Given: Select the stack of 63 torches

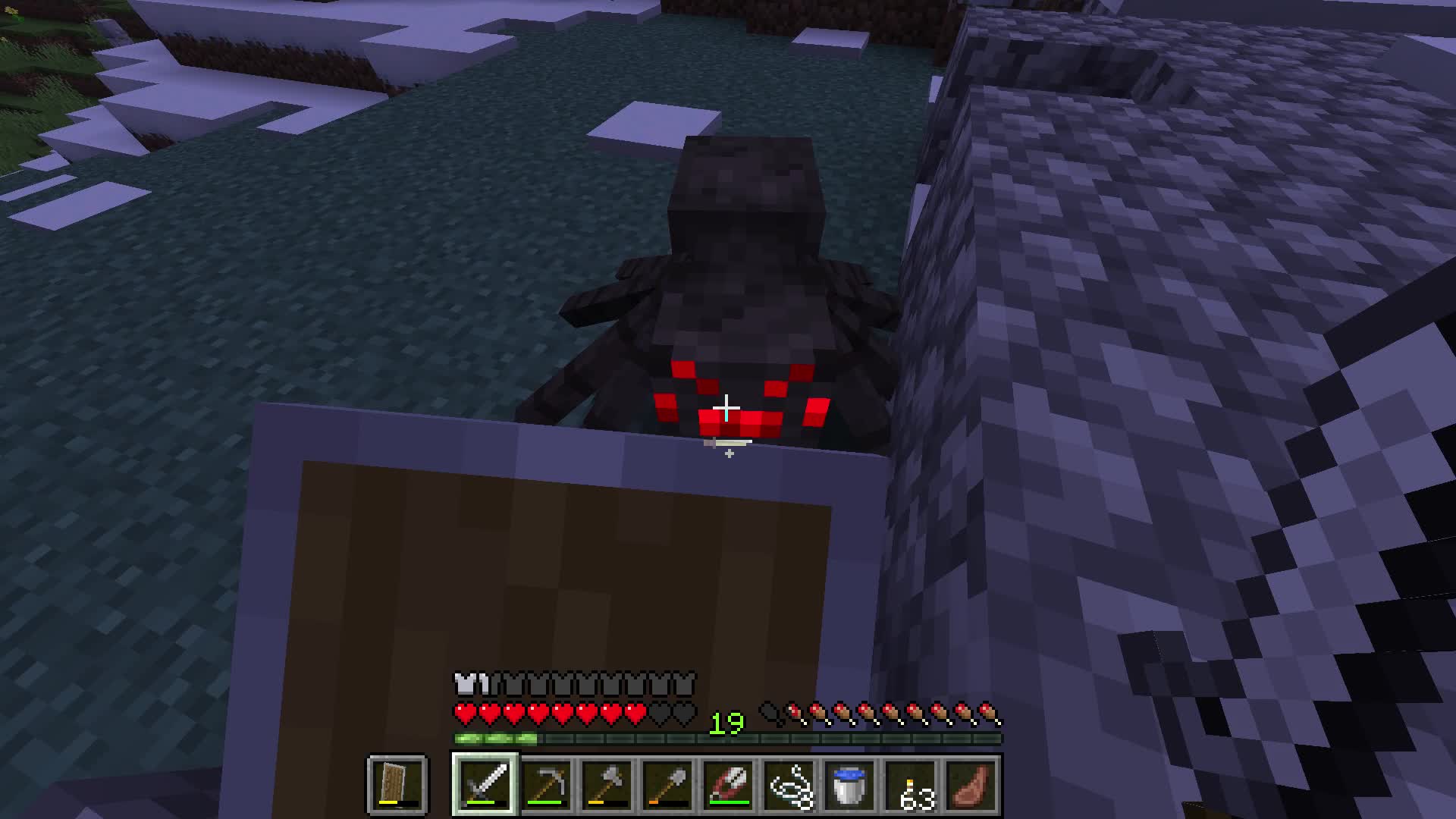Looking at the screenshot, I should click(910, 786).
